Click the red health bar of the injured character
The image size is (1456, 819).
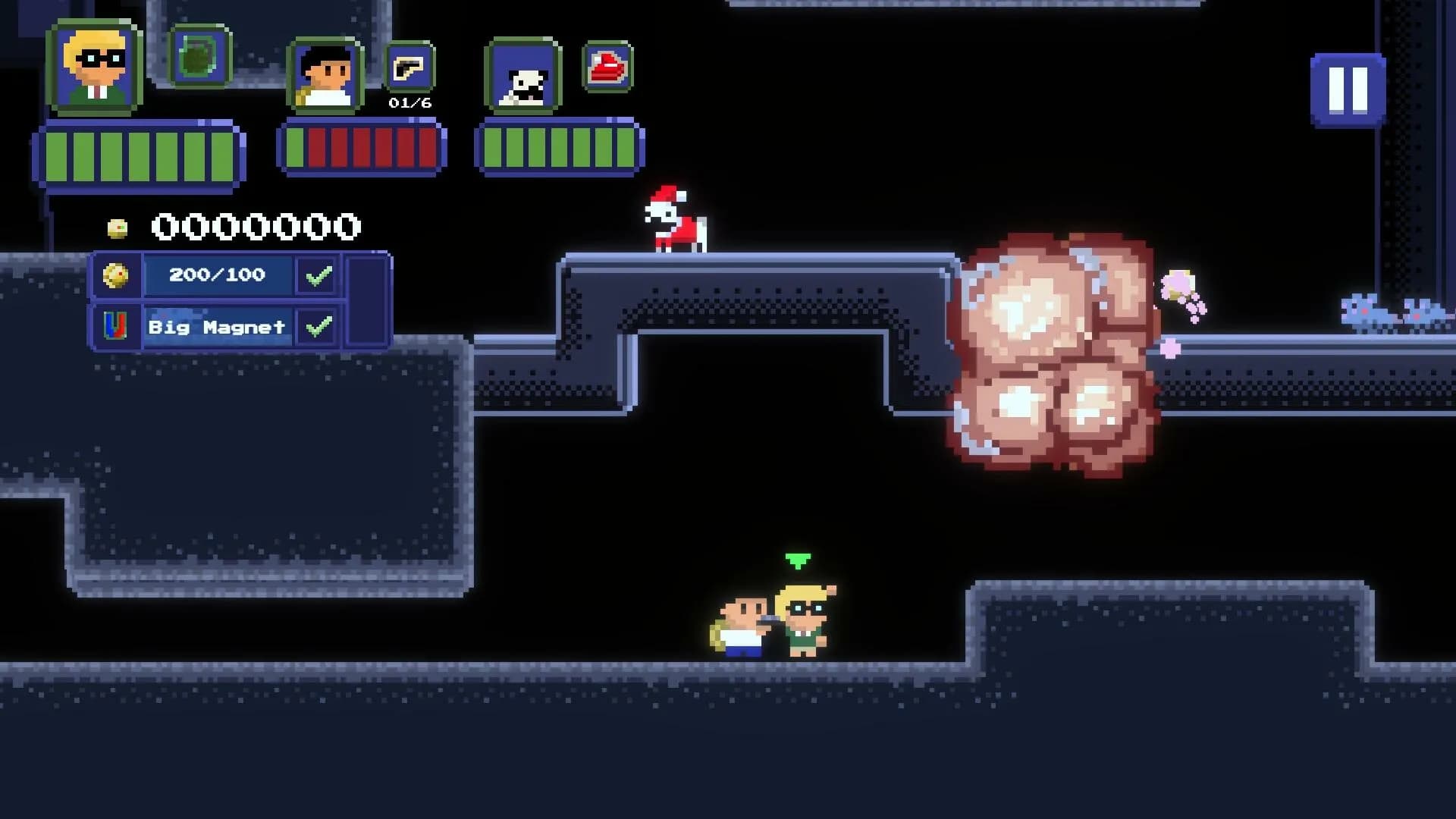point(362,148)
